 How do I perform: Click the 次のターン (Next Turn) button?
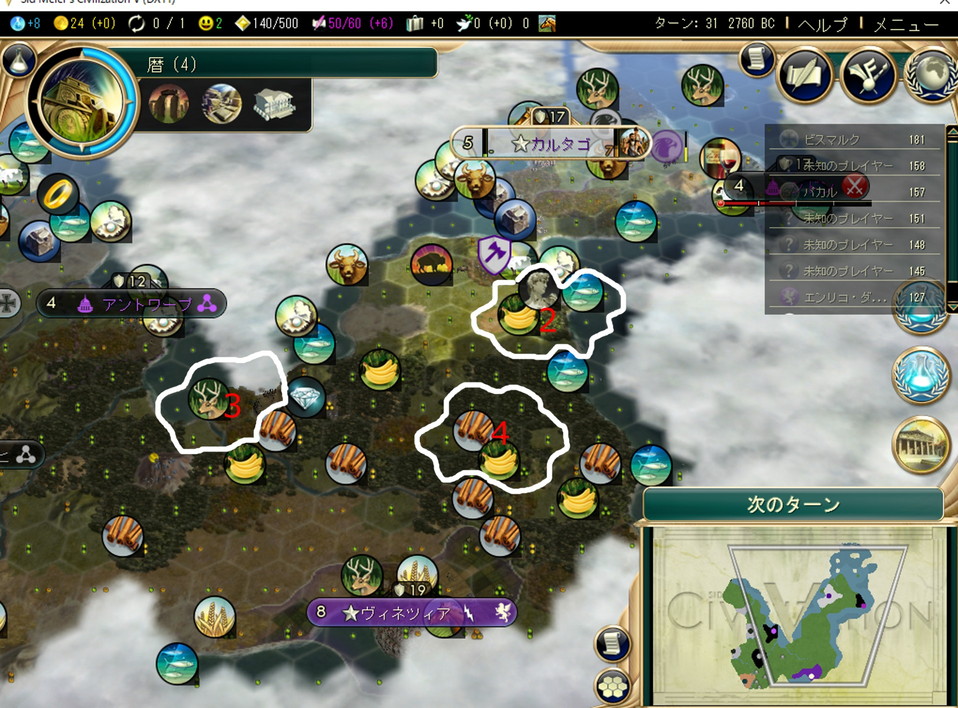click(793, 504)
